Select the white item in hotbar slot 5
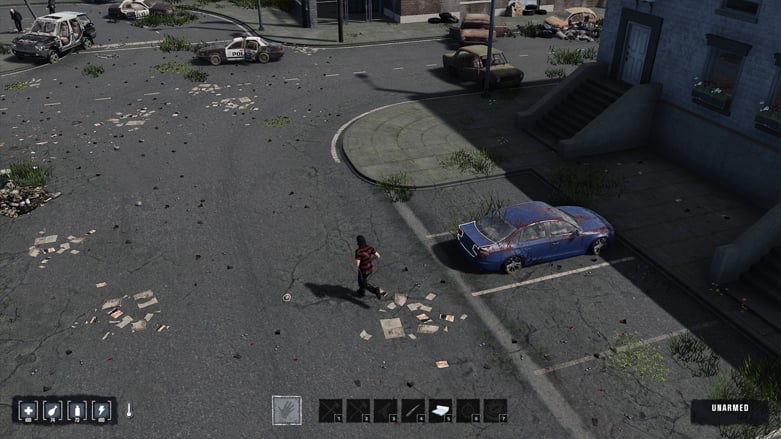 tap(440, 410)
